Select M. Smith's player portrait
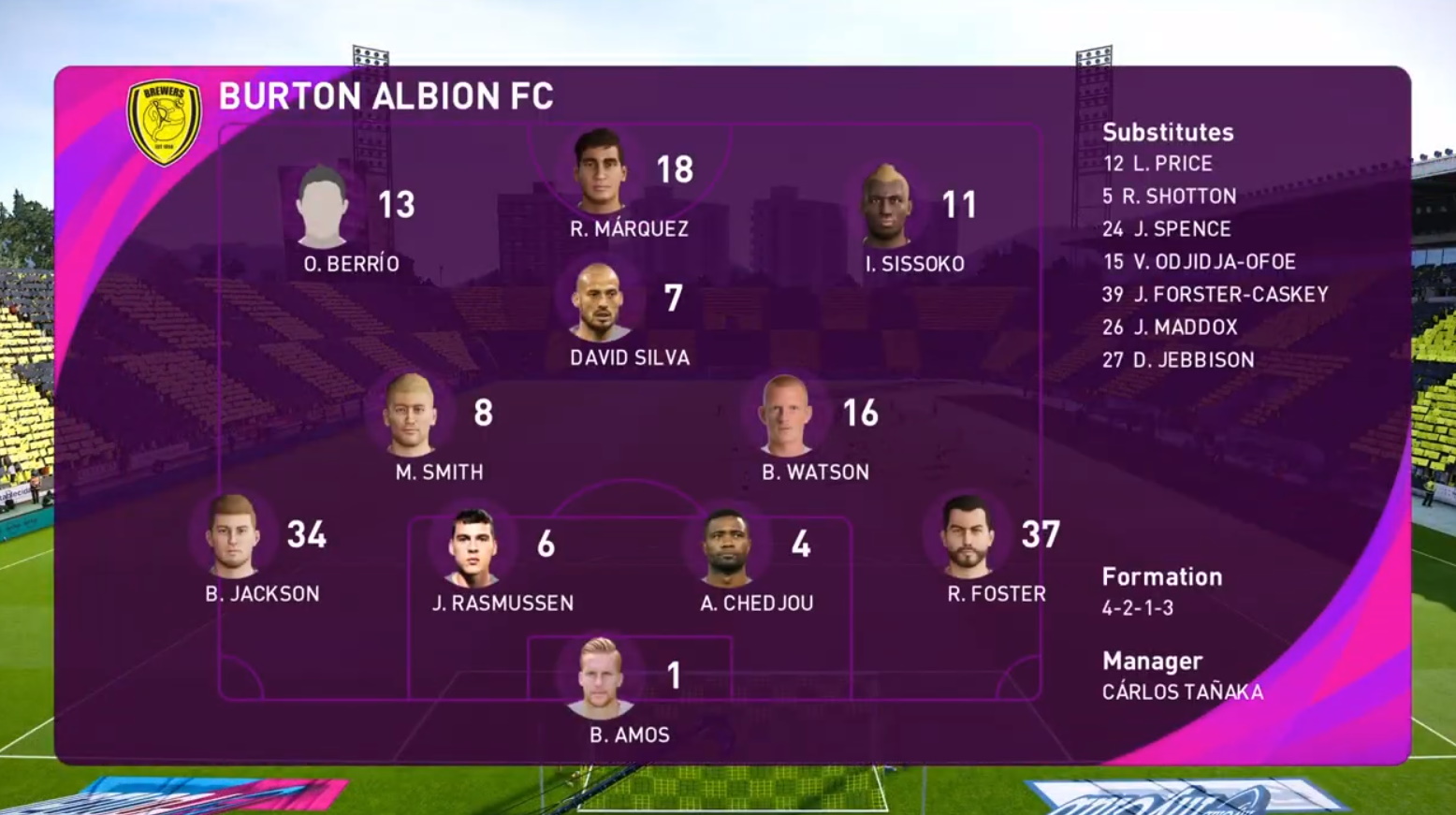1456x815 pixels. coord(411,415)
